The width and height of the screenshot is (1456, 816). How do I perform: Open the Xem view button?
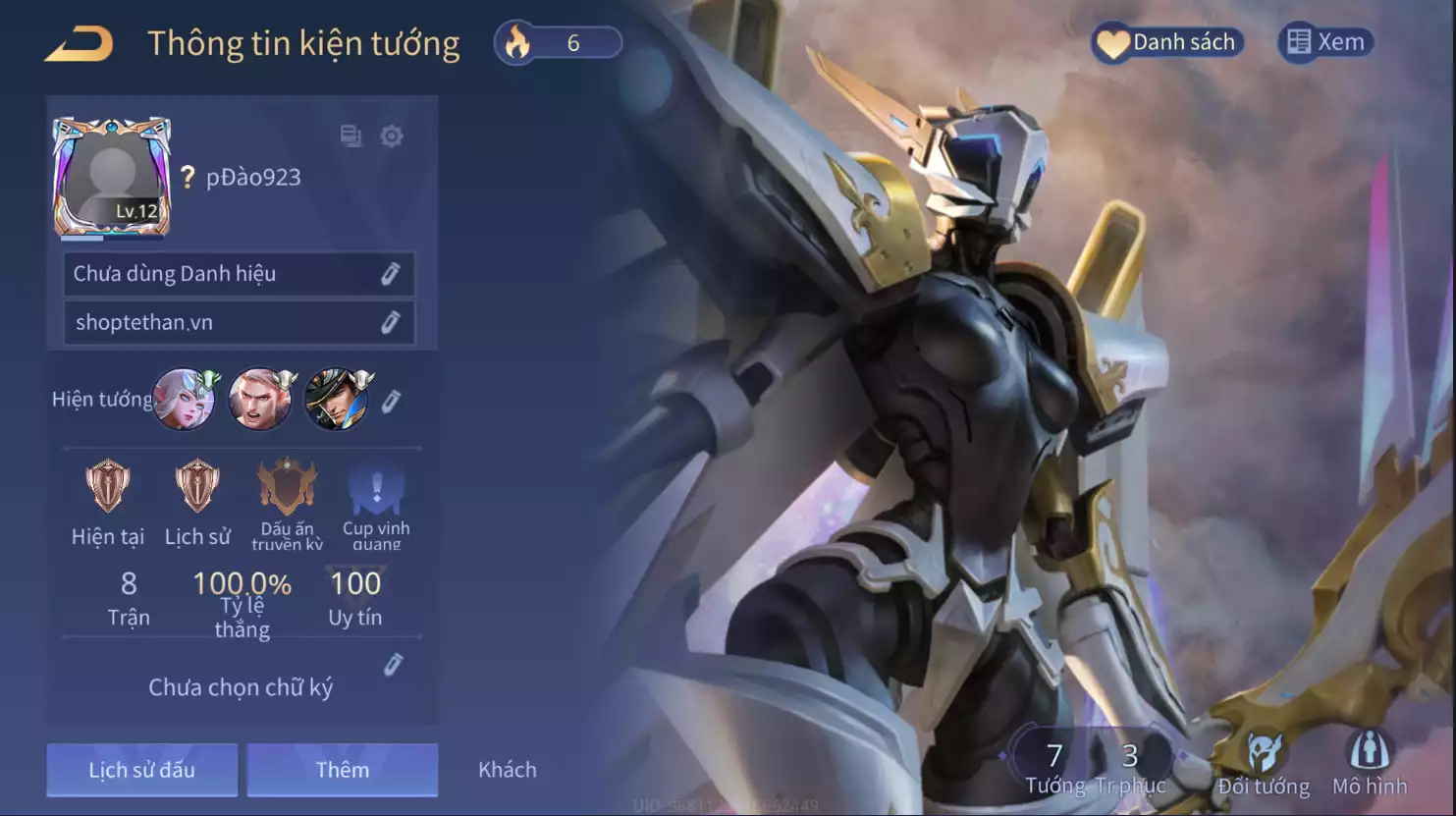(x=1326, y=42)
